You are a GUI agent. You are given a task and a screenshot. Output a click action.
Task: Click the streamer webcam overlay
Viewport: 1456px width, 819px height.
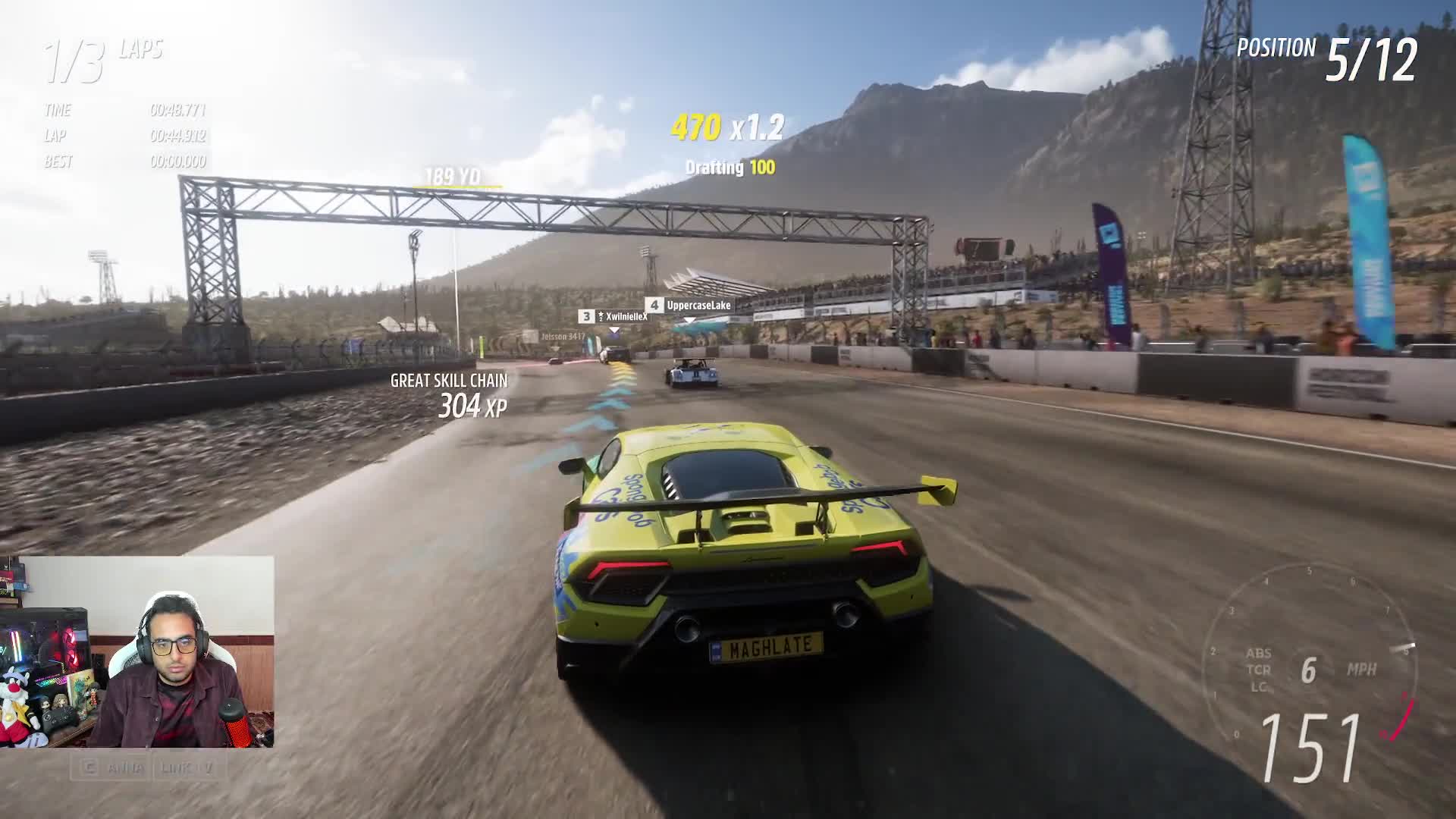(x=137, y=652)
